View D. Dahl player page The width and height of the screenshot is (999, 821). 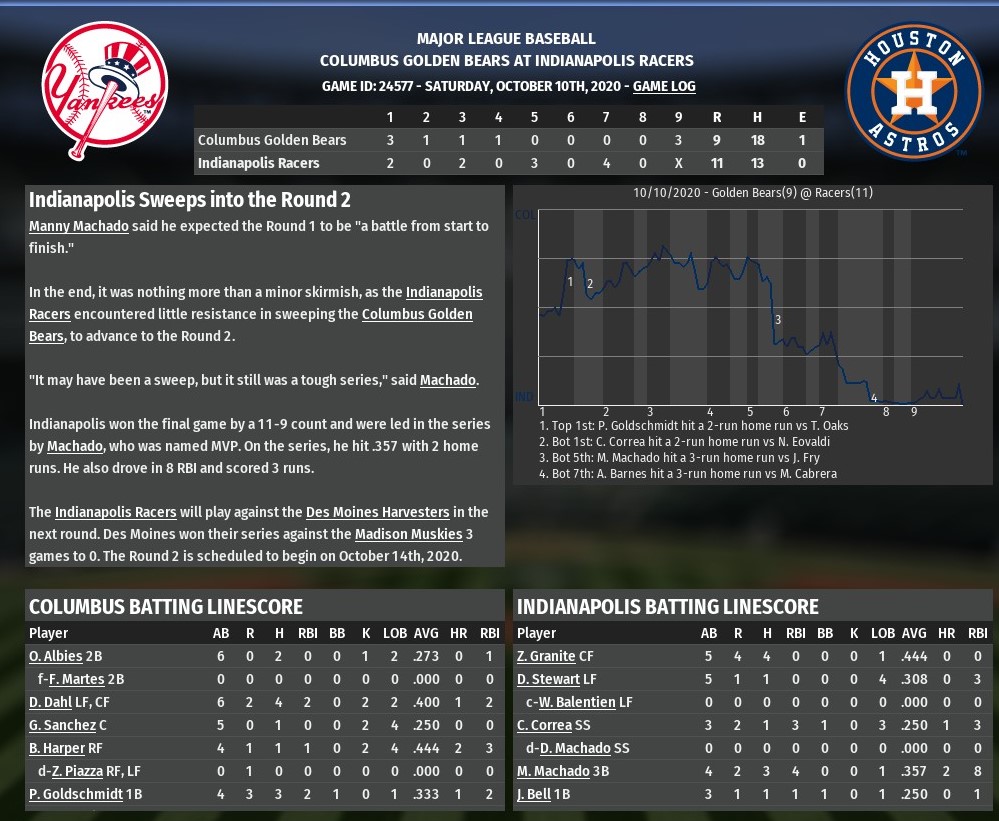click(50, 702)
